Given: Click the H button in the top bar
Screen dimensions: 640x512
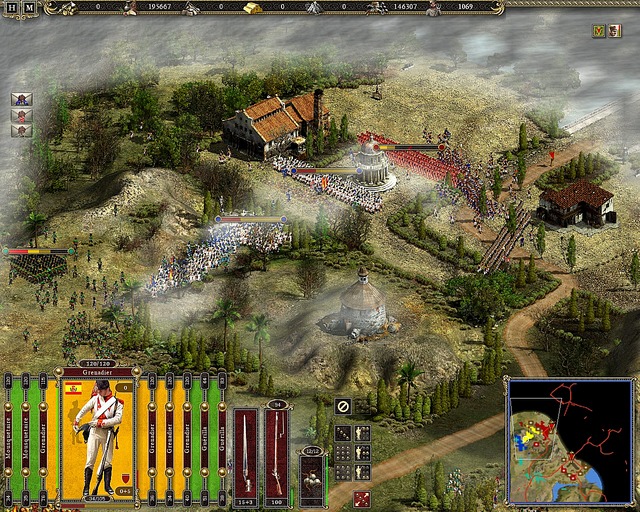Looking at the screenshot, I should 9,8.
